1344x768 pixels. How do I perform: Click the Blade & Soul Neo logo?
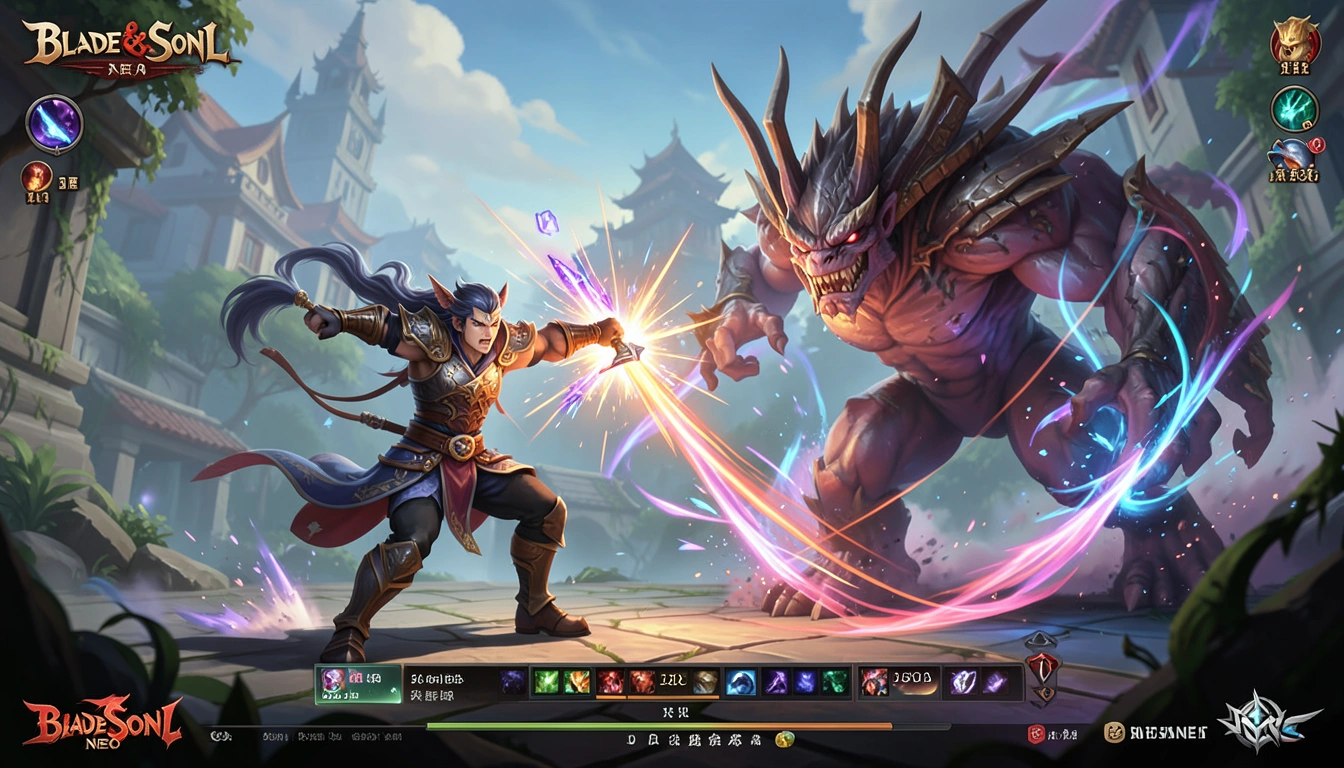tap(103, 722)
